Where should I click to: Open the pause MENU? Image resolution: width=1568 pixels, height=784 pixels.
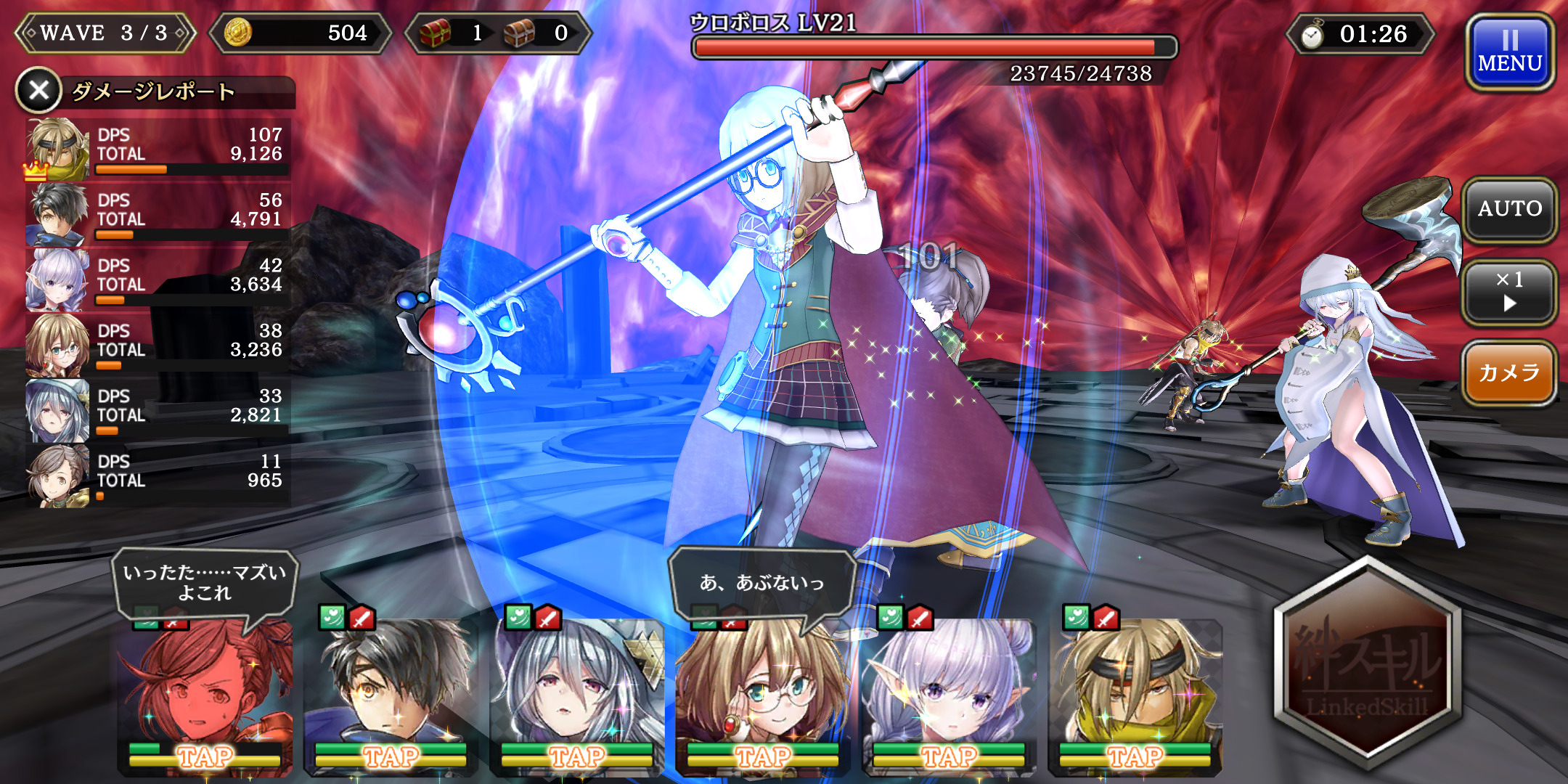pos(1510,52)
